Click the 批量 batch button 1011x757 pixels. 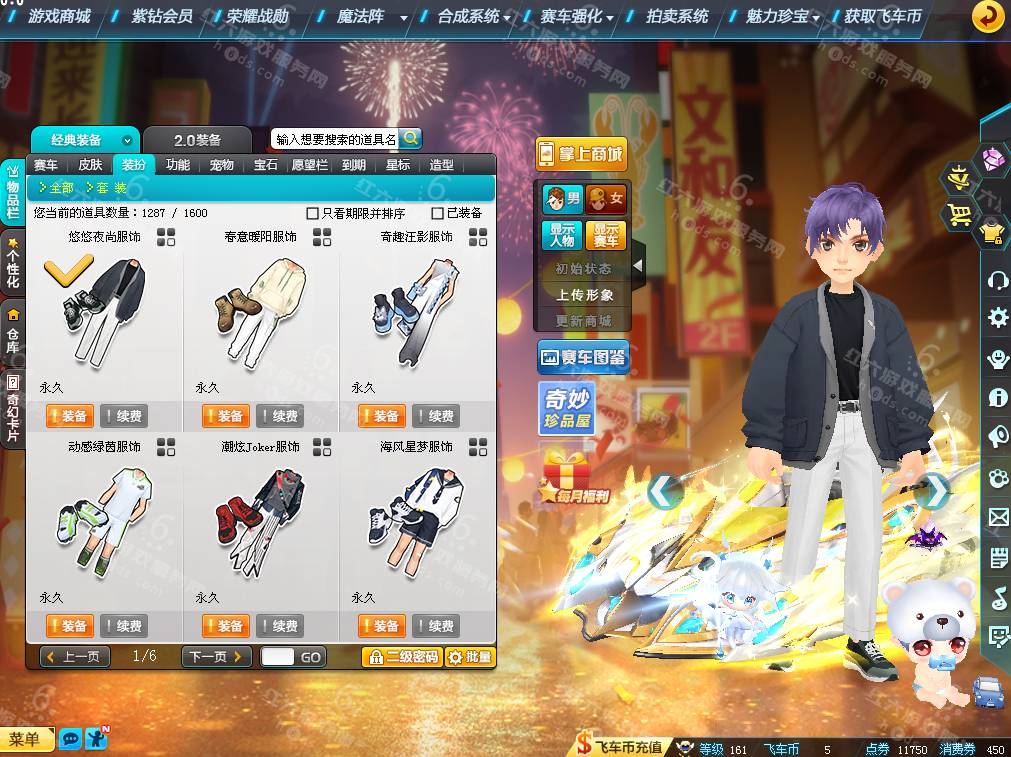pos(470,657)
